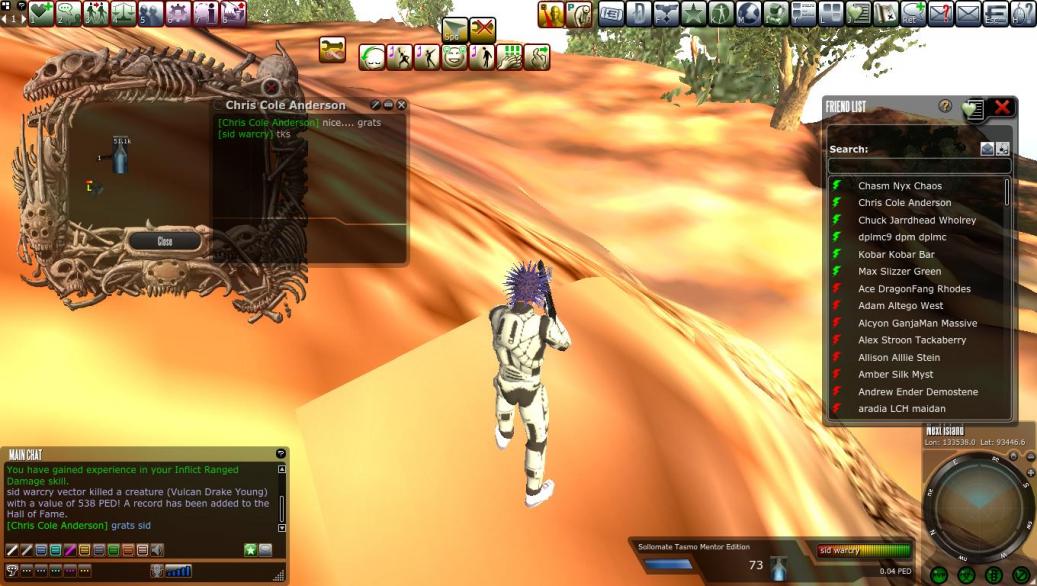Select Max Slizzer Green in the friend list
This screenshot has height=586, width=1037.
[899, 272]
